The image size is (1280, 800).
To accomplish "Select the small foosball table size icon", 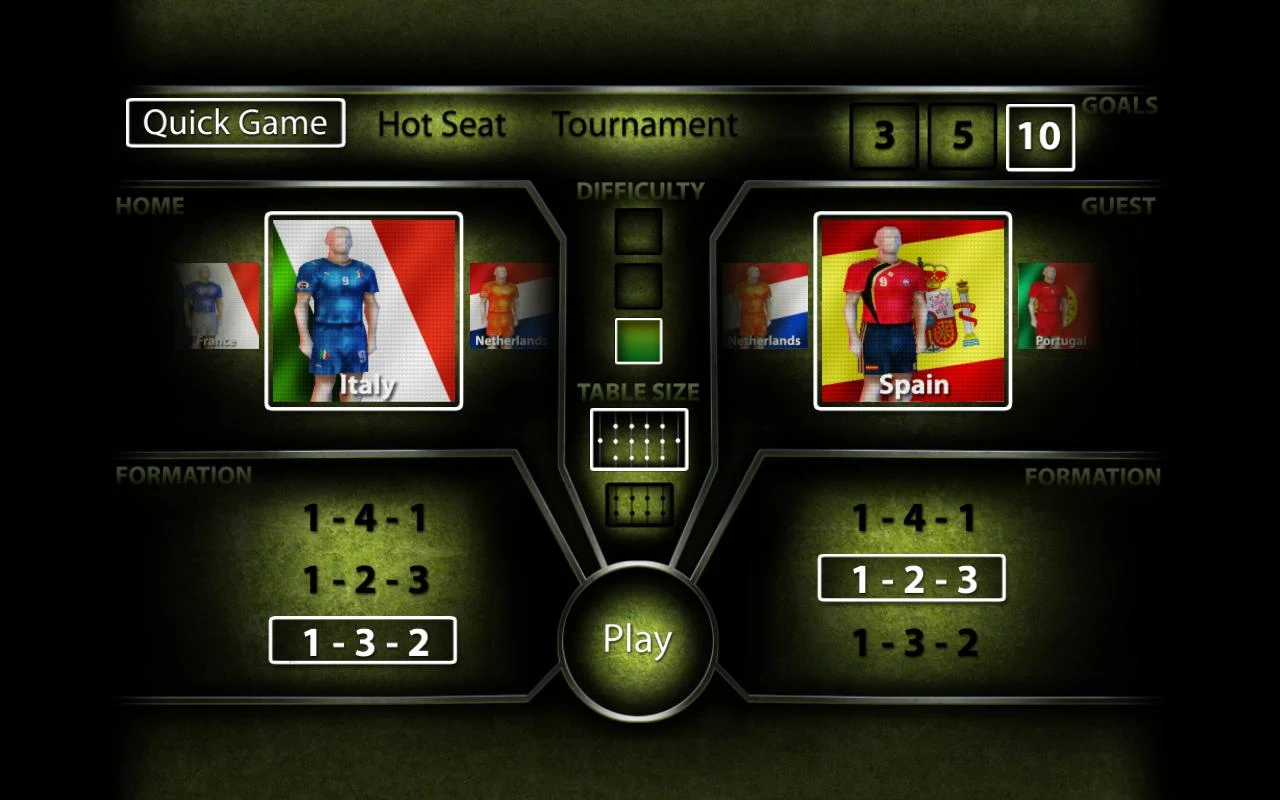I will pyautogui.click(x=638, y=503).
